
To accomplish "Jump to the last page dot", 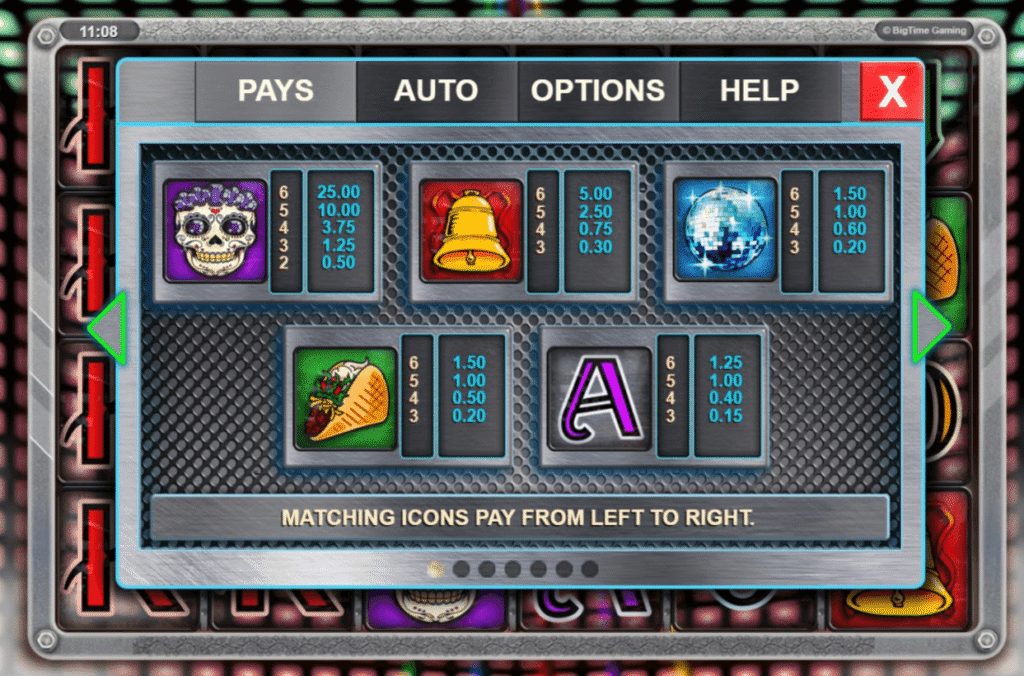I will [590, 569].
